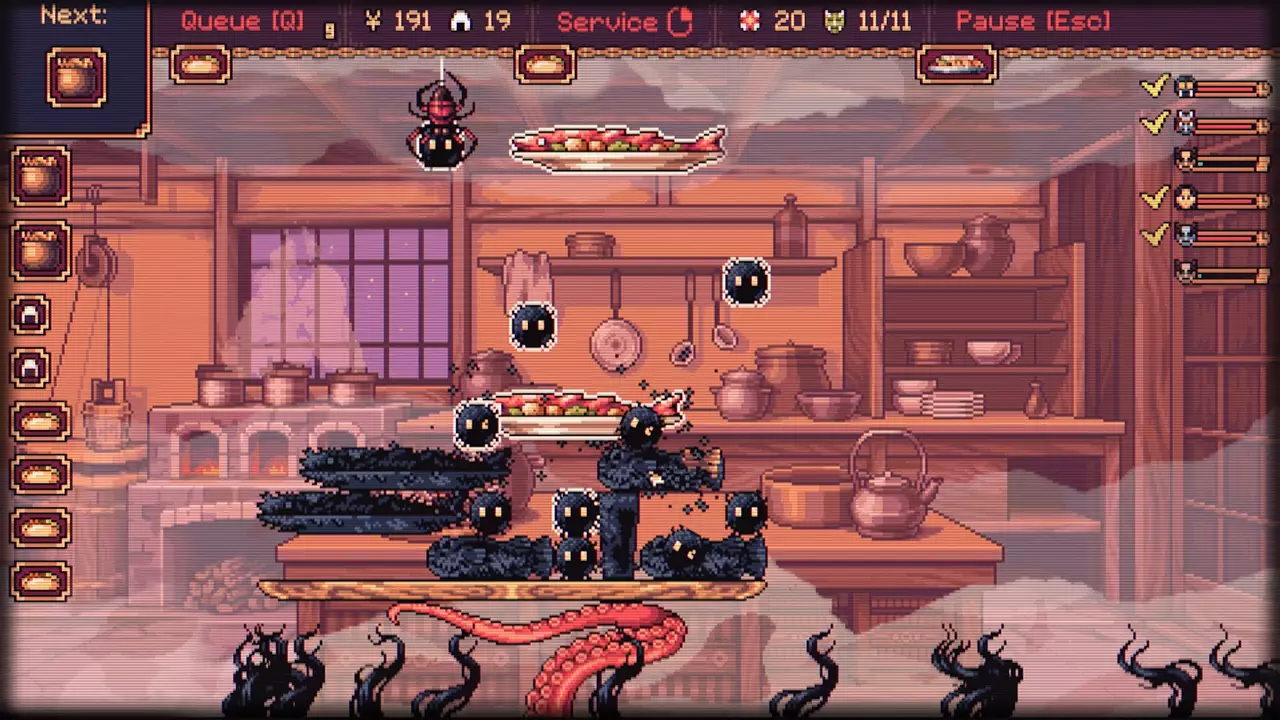Select the soup pot in the Next slot

point(77,75)
